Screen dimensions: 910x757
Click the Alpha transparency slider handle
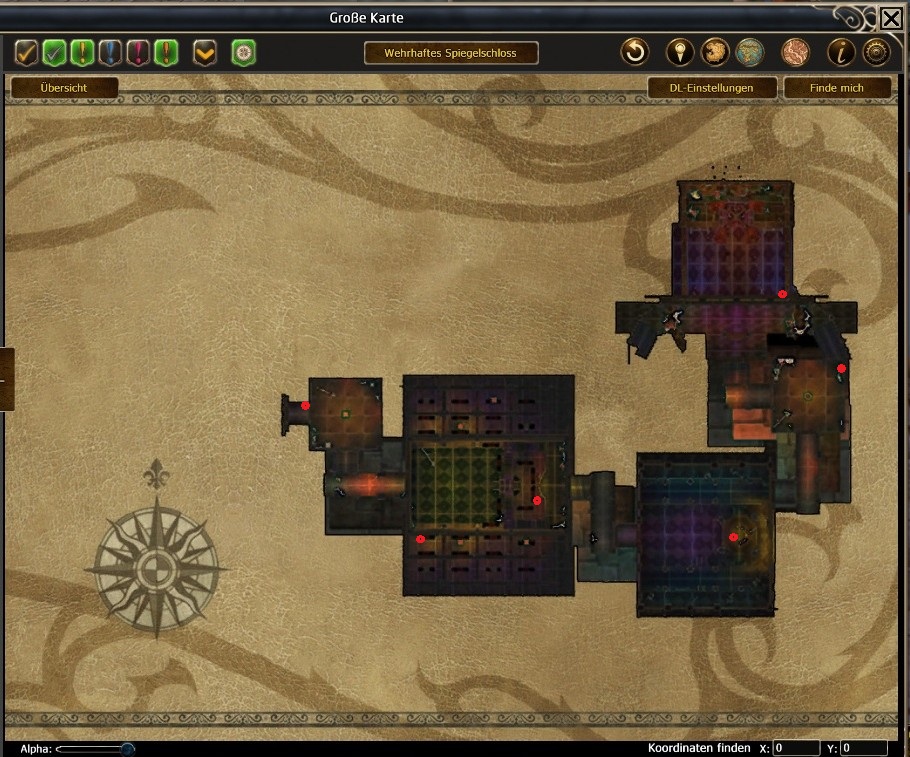tap(127, 749)
